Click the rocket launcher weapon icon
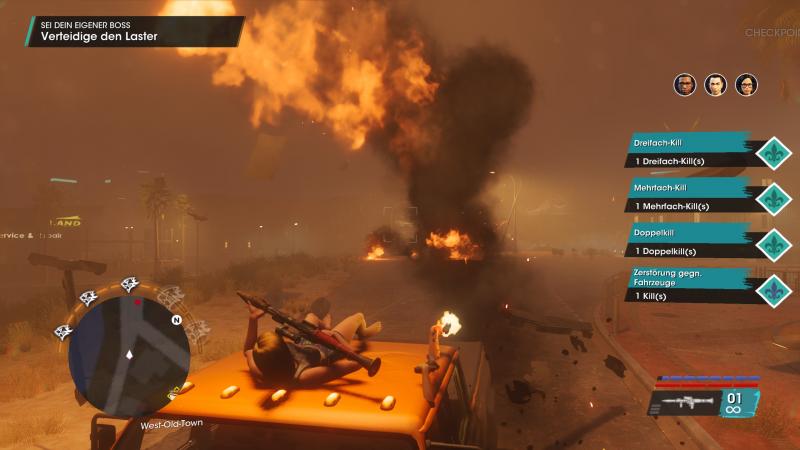Viewport: 800px width, 450px height. [x=686, y=402]
